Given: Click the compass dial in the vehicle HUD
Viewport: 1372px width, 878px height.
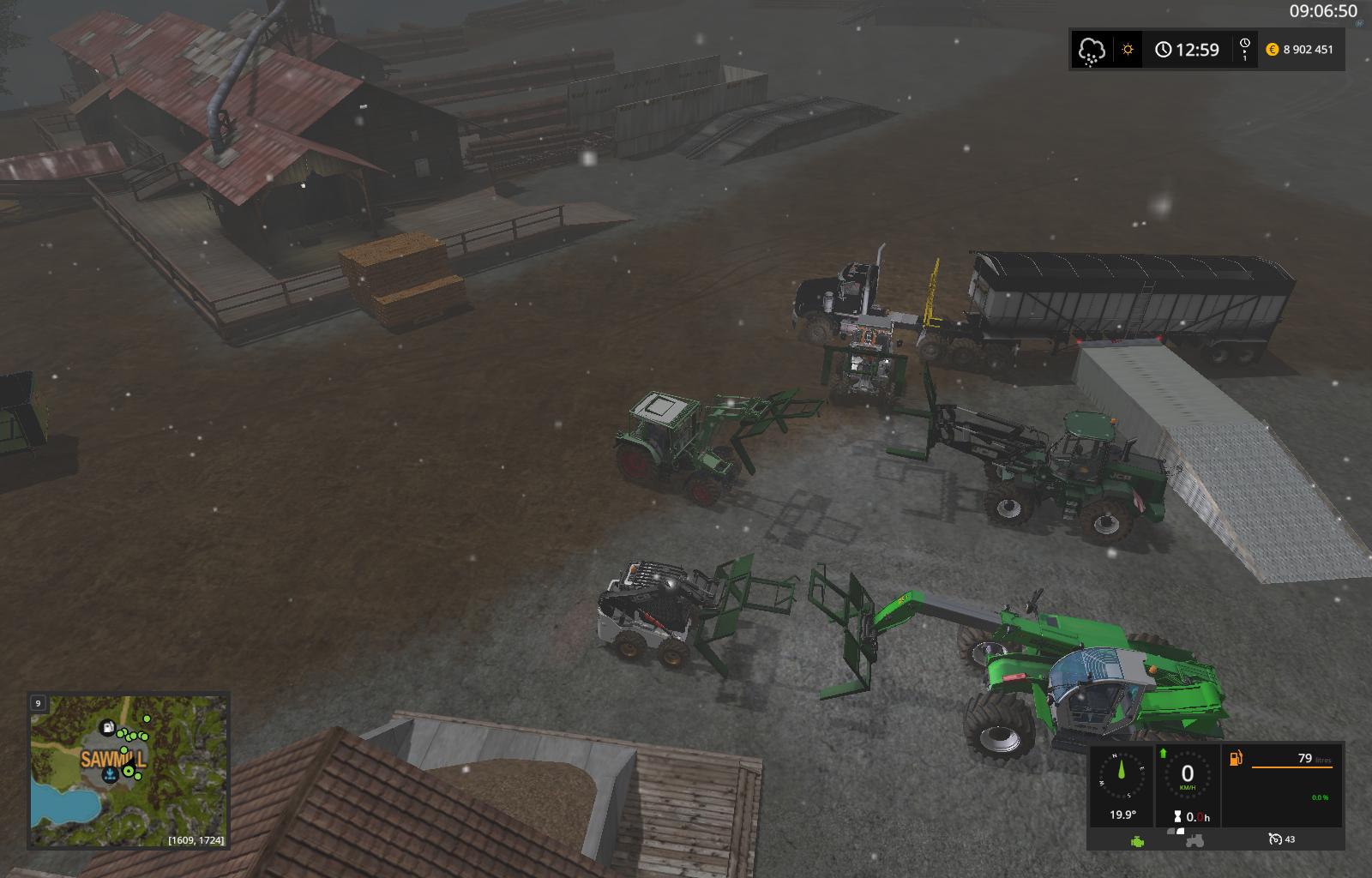Looking at the screenshot, I should tap(1122, 775).
